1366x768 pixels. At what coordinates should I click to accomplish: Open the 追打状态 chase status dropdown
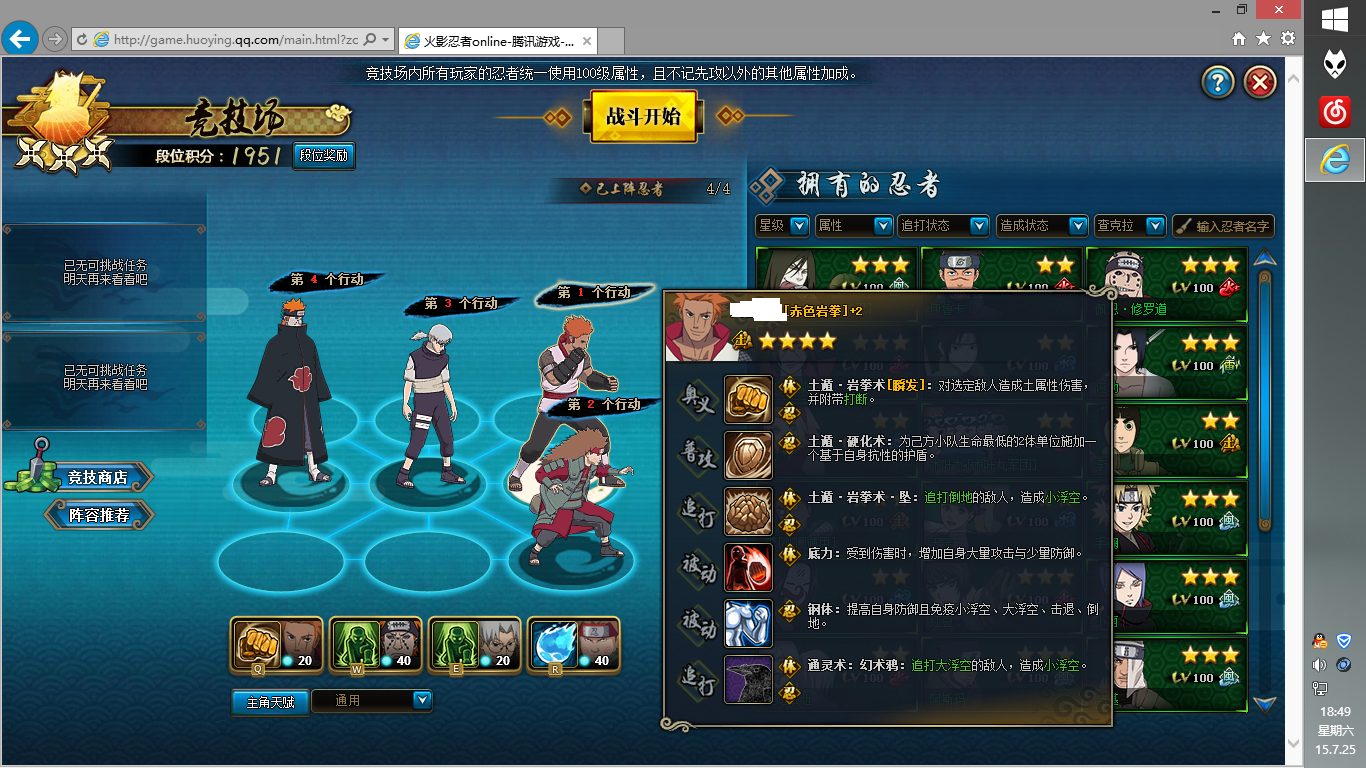tap(943, 226)
